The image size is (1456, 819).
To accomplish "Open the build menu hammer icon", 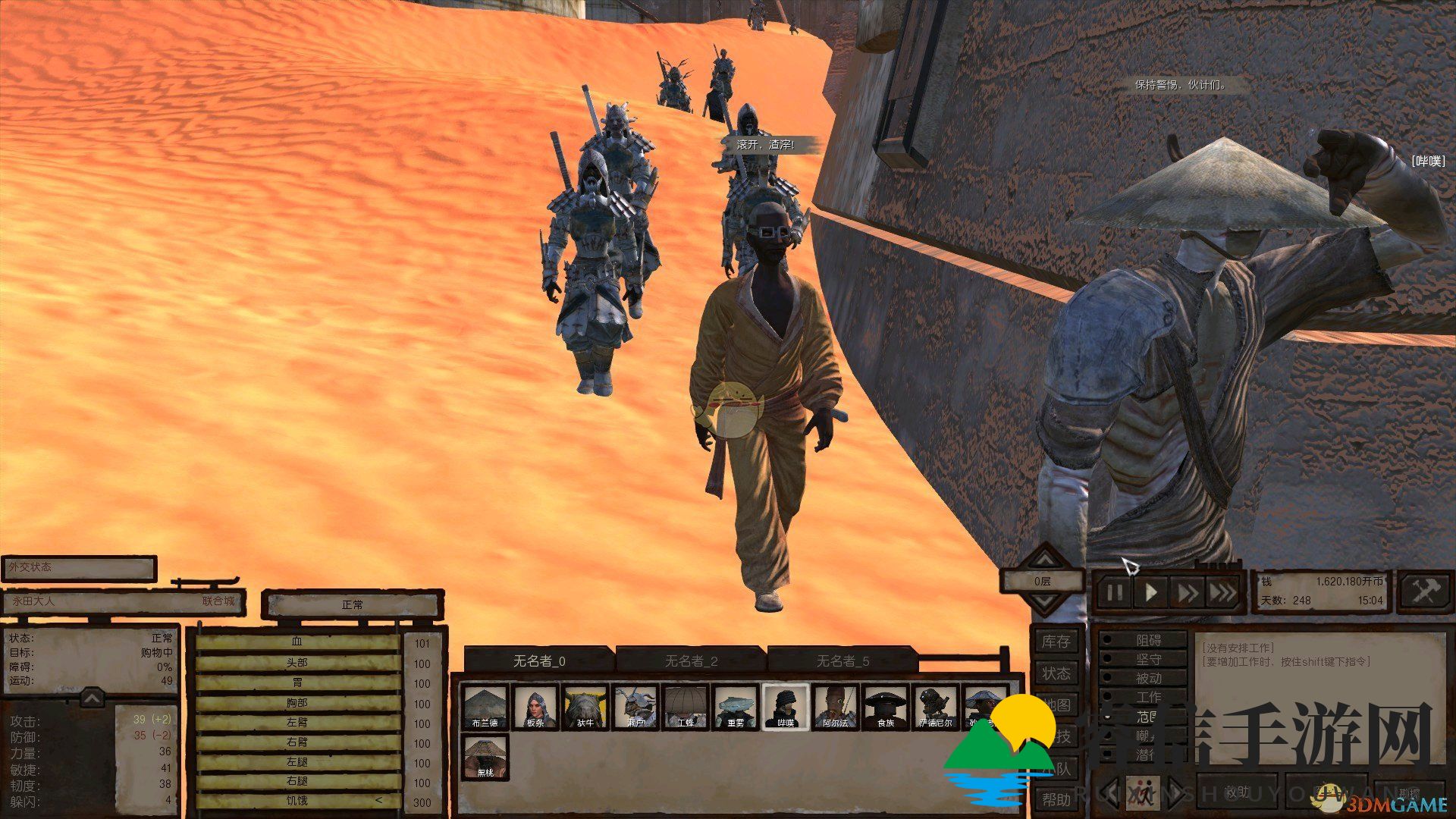I will tap(1423, 591).
